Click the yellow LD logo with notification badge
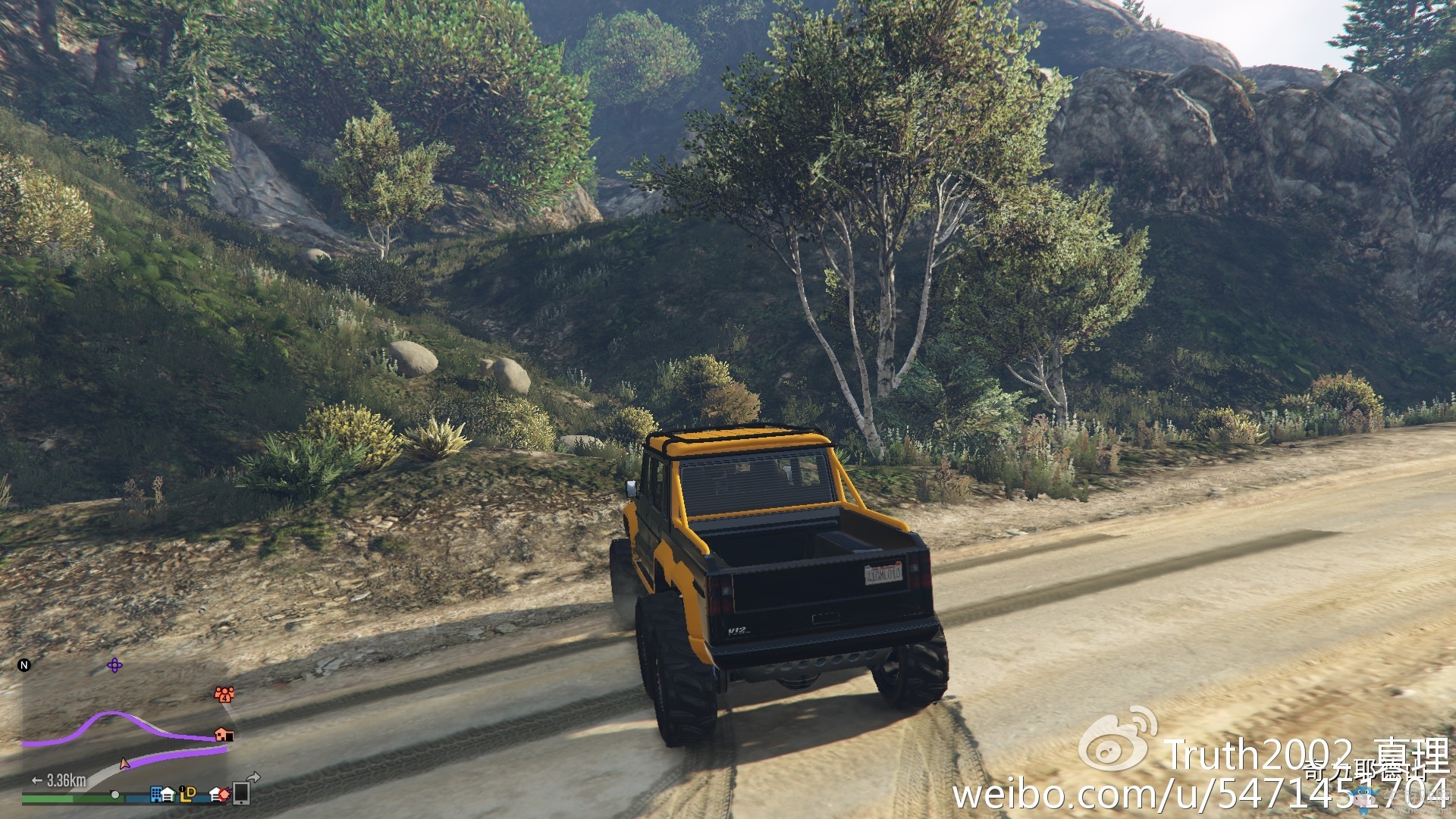 [x=187, y=795]
